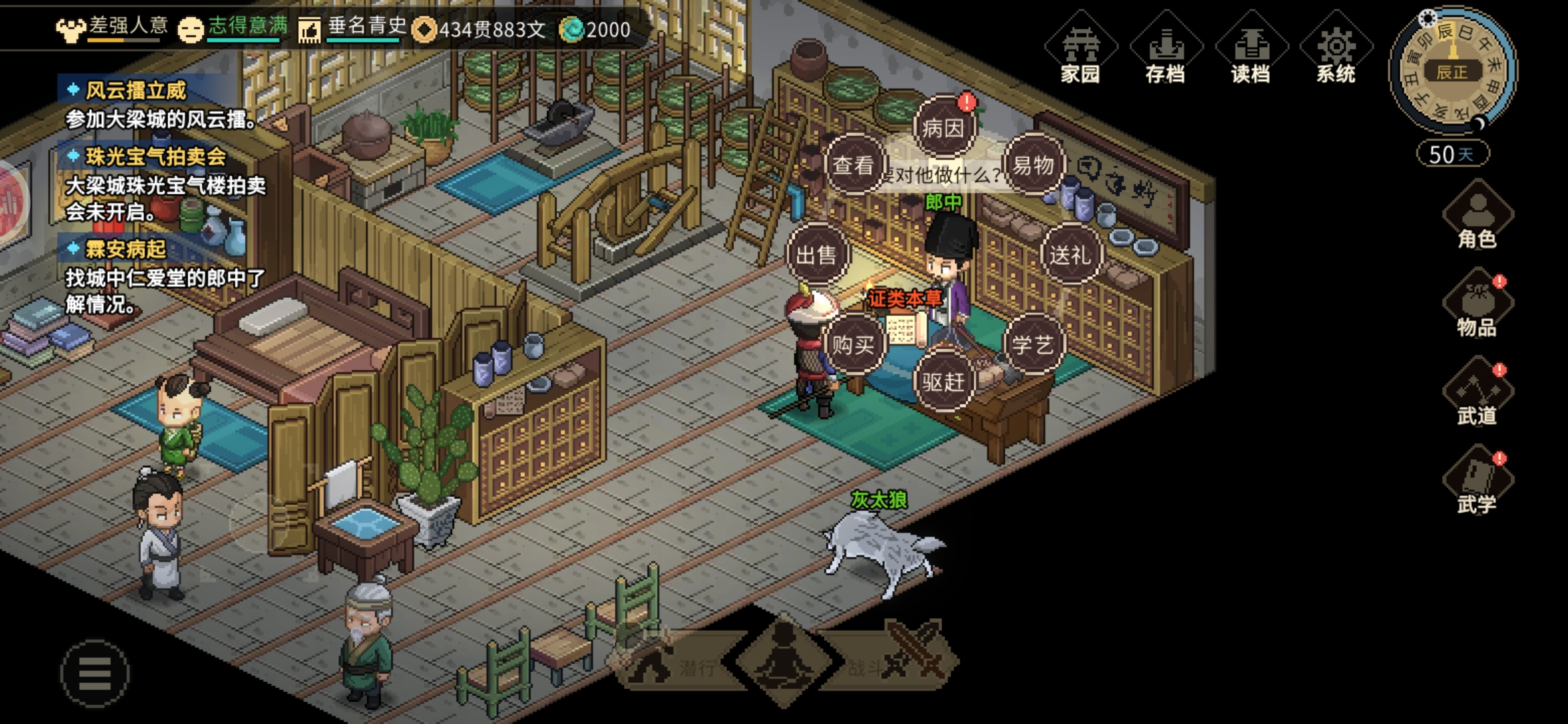This screenshot has height=724, width=1568.
Task: Select 出售 to sell items
Action: click(816, 255)
